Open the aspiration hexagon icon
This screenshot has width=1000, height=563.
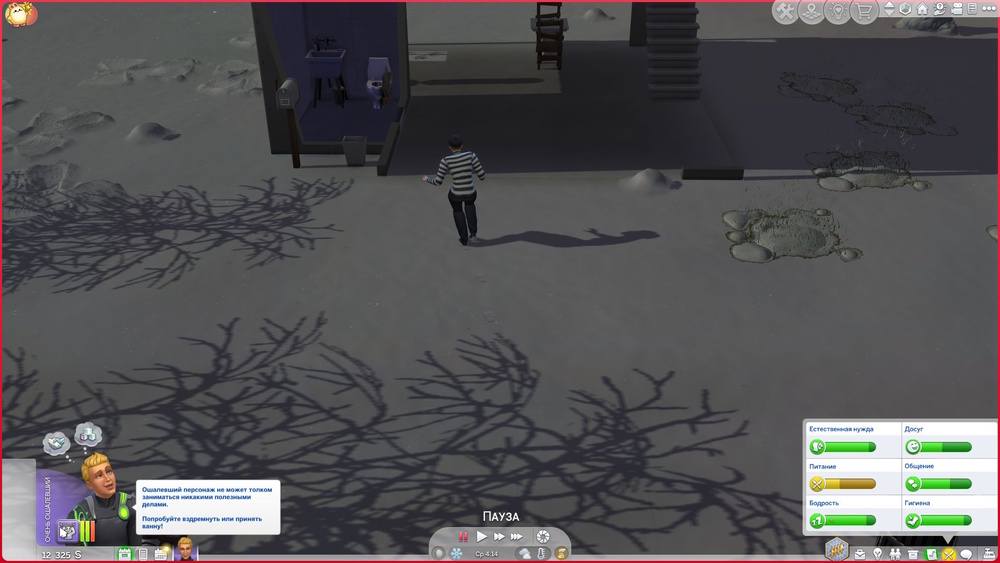pos(836,549)
